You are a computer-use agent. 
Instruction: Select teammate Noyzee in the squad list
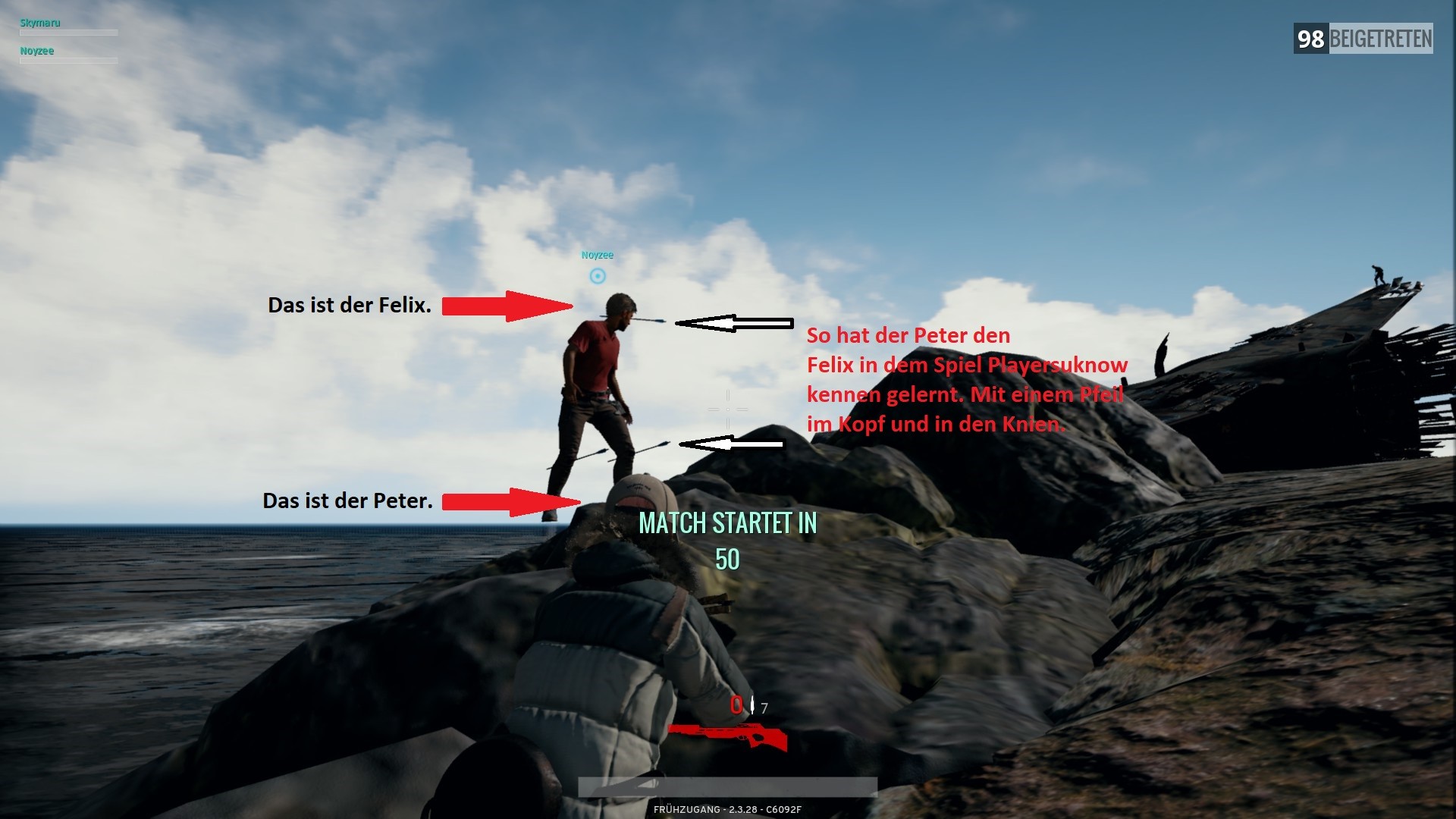37,51
